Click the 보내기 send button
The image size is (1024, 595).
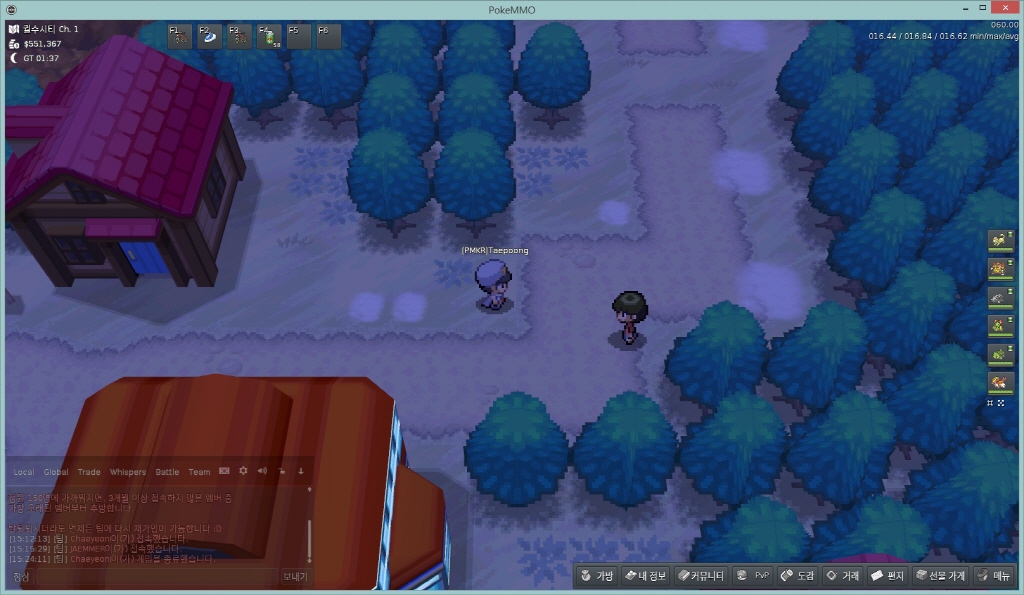pos(295,577)
